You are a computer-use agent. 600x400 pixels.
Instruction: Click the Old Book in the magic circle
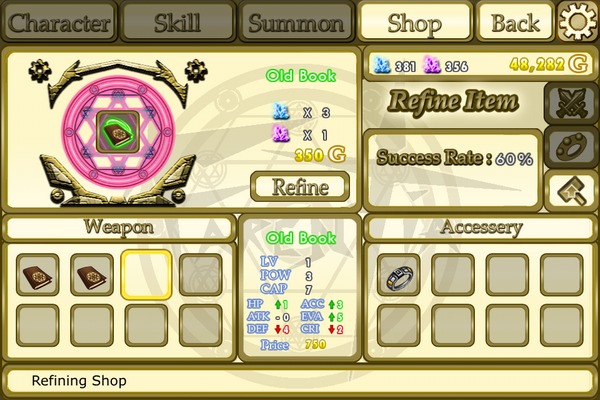120,130
